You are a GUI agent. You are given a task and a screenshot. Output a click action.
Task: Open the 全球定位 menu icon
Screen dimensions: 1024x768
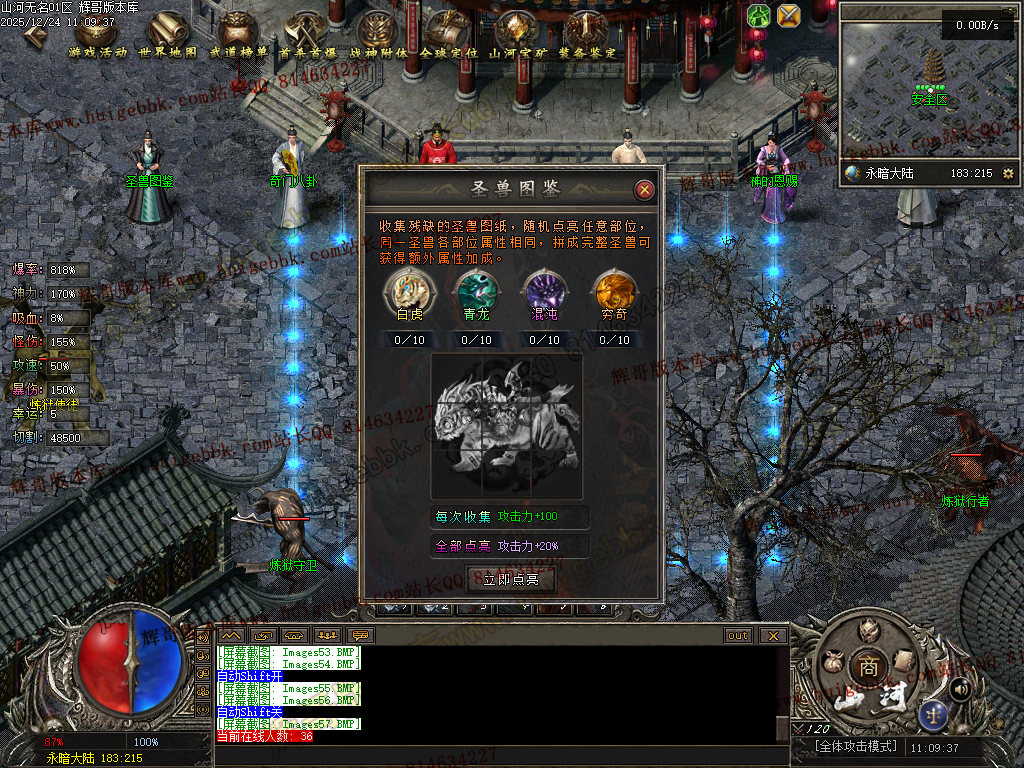[x=447, y=33]
